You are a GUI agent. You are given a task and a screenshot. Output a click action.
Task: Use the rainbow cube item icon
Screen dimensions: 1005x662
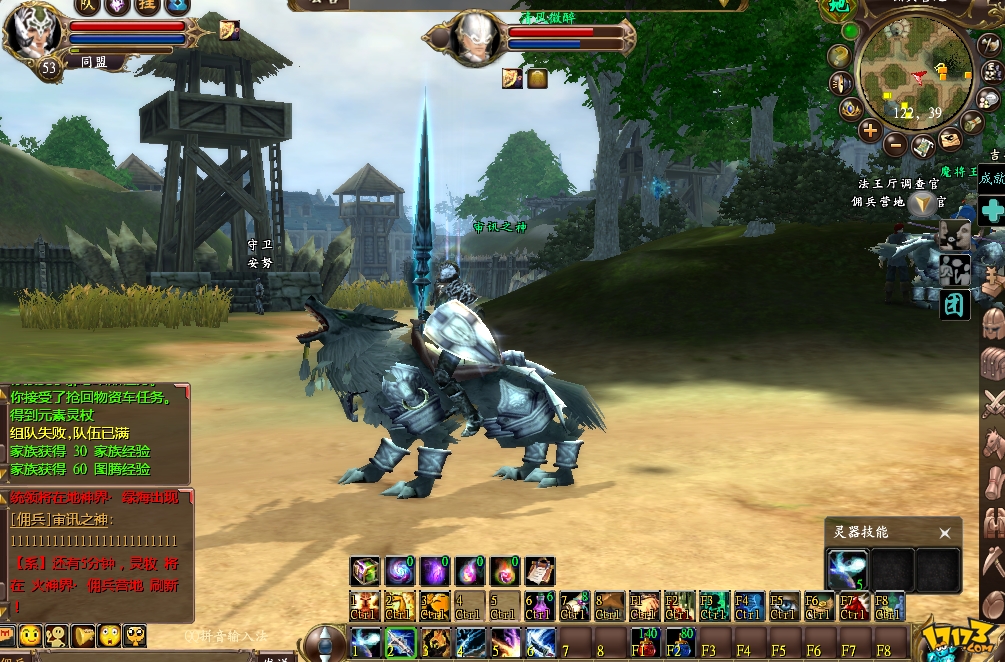[365, 571]
